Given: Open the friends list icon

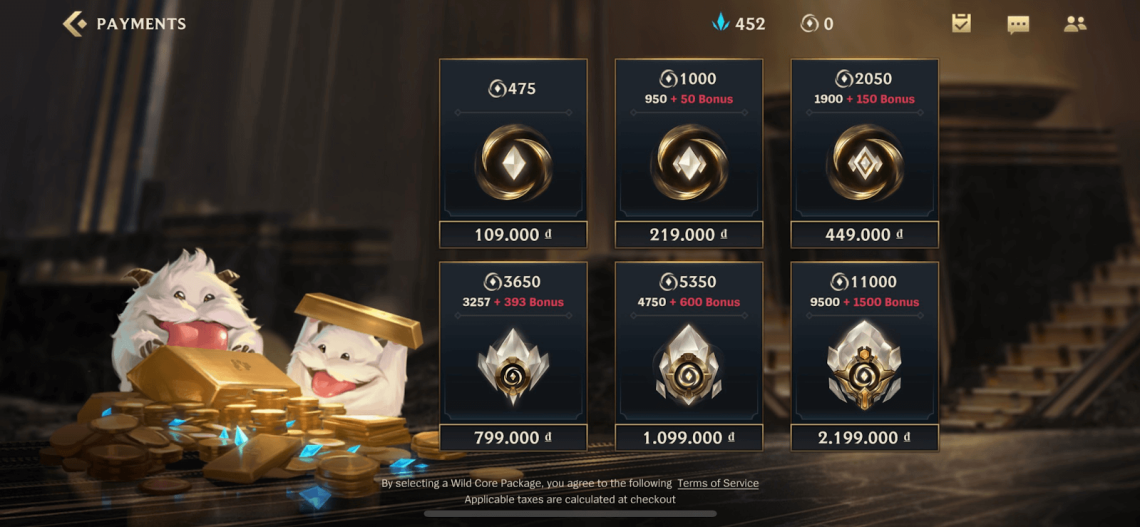Looking at the screenshot, I should point(1075,24).
